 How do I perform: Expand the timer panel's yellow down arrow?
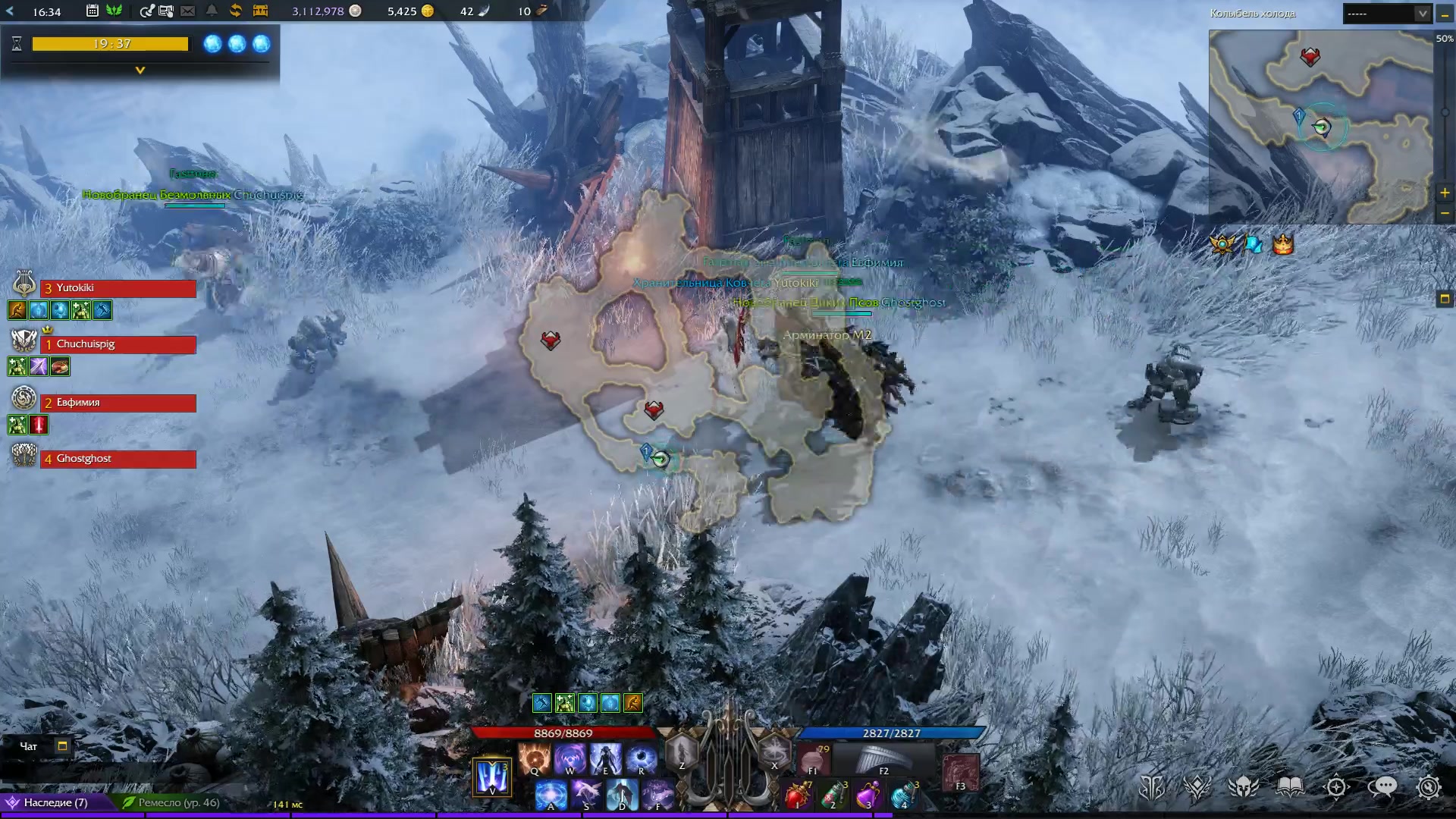[140, 70]
